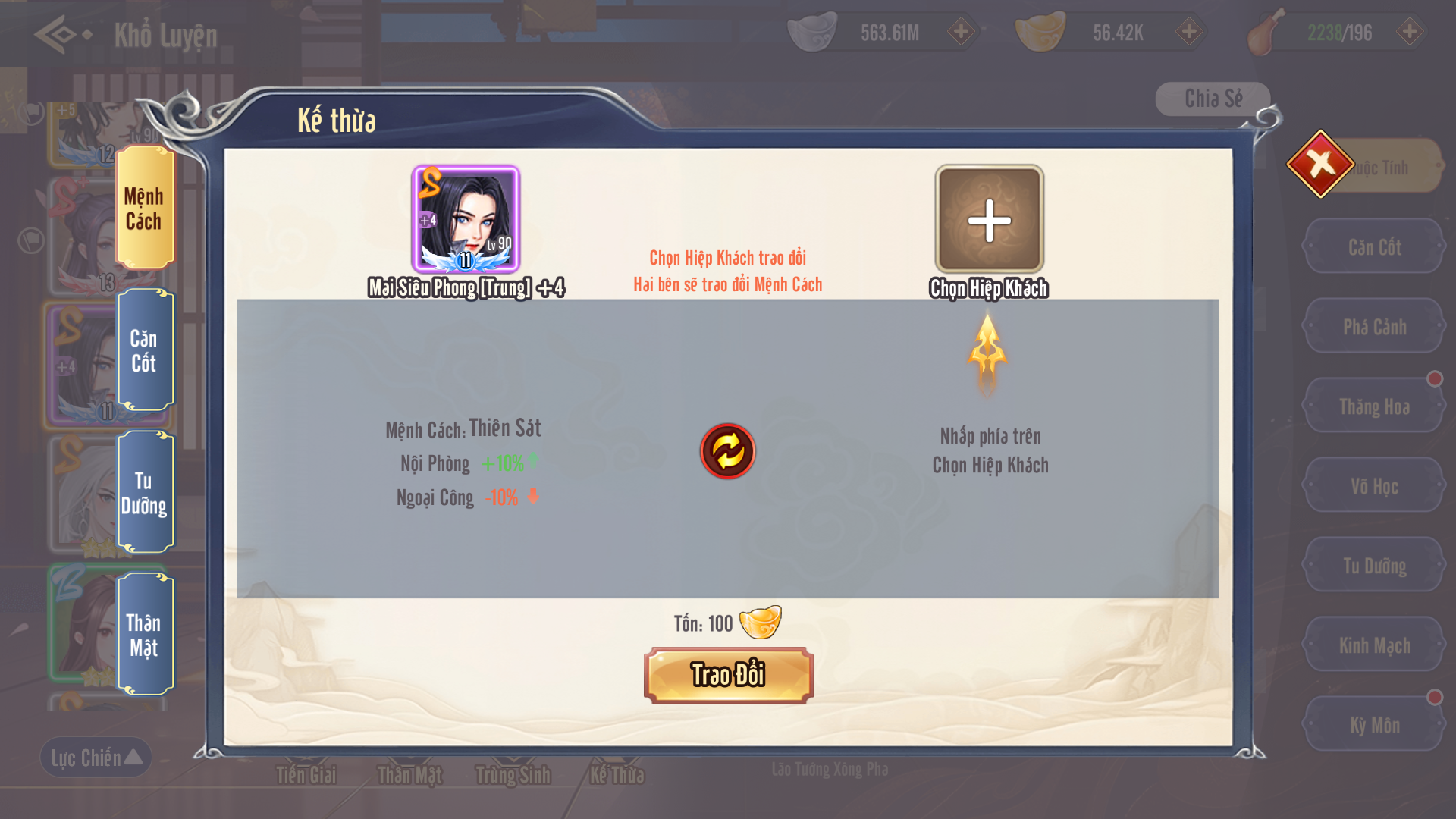1456x819 pixels.
Task: Open the Chọn Hiệp Khách plus slot
Action: [989, 221]
